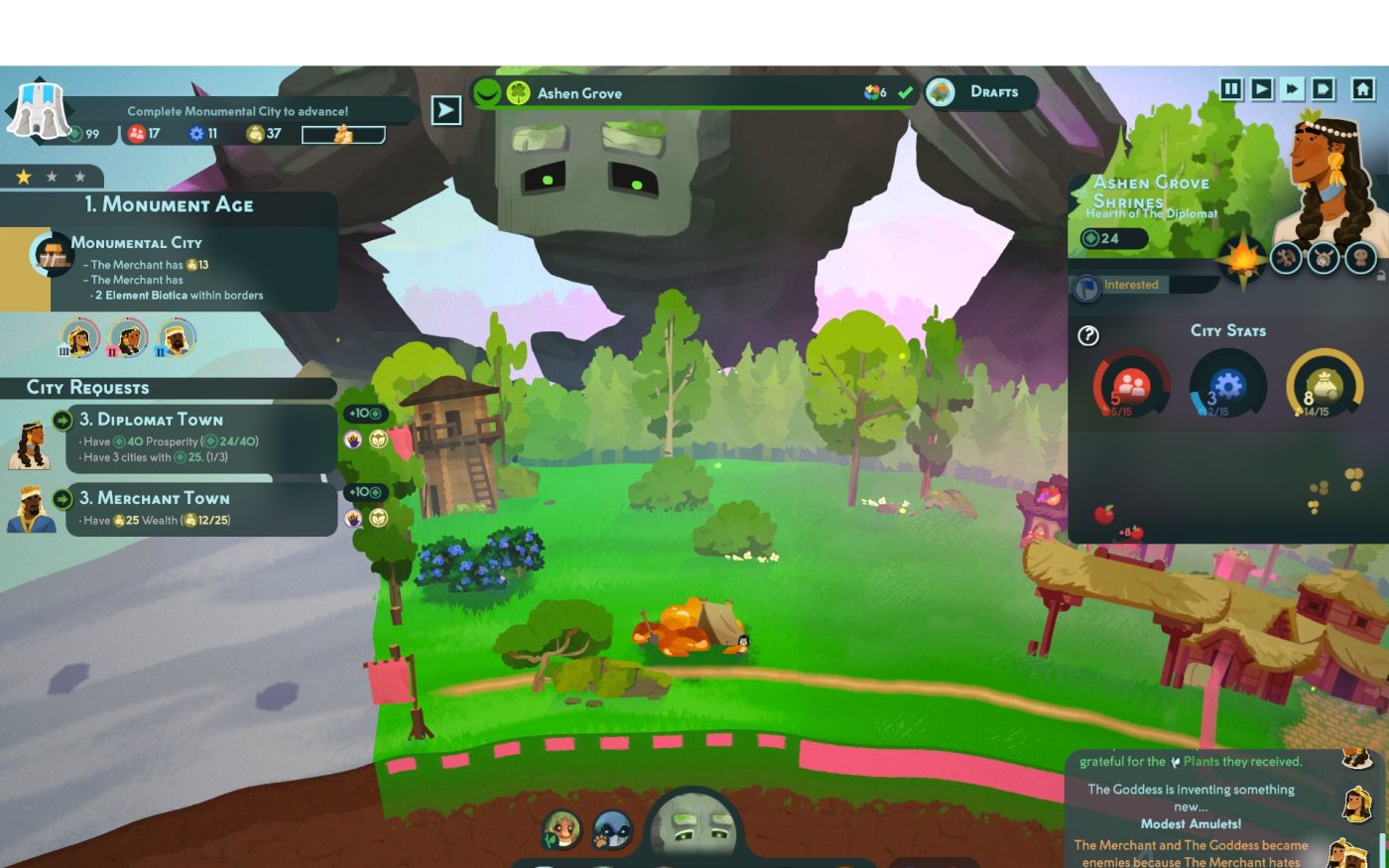Choose the blue paw giant portrait

tap(612, 831)
